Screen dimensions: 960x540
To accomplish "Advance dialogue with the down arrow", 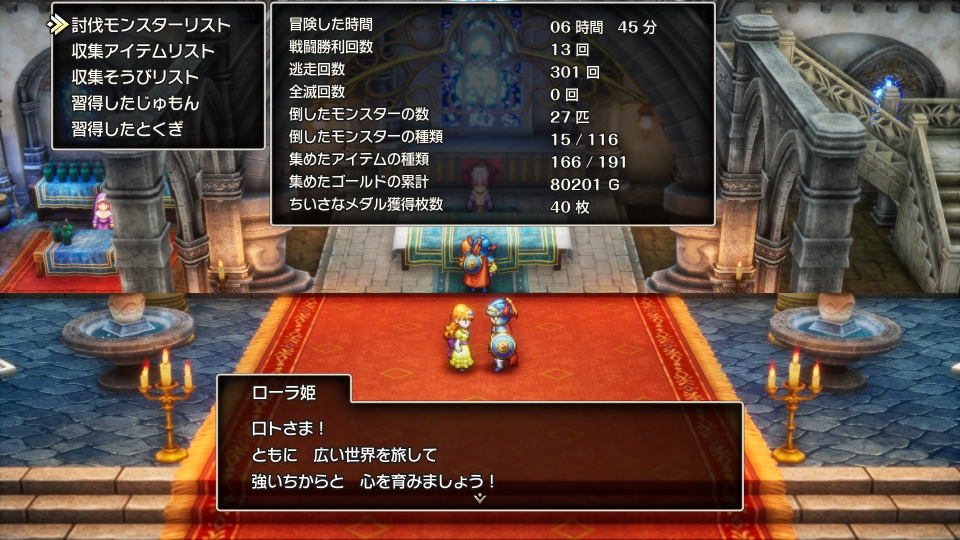I will pyautogui.click(x=480, y=497).
